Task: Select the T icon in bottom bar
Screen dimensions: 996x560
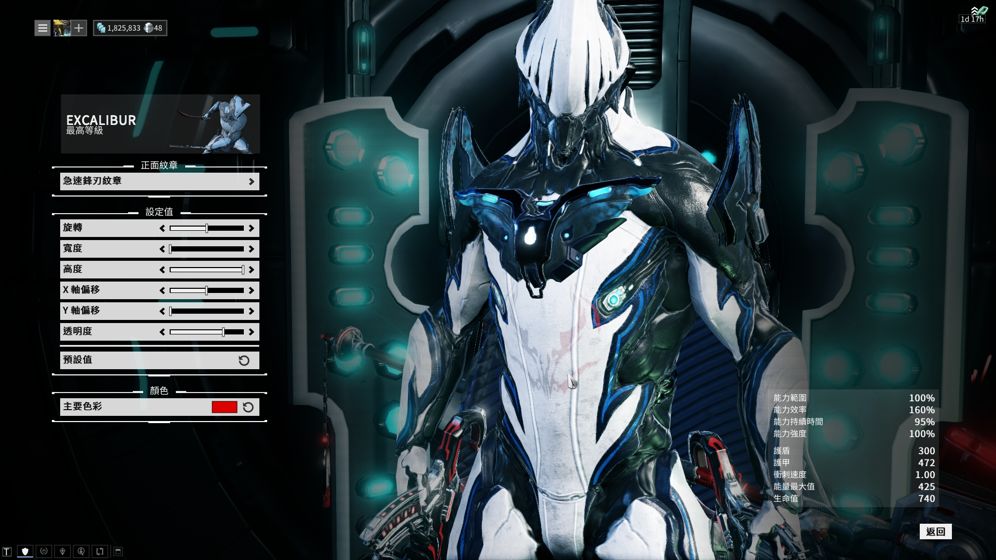Action: 7,551
